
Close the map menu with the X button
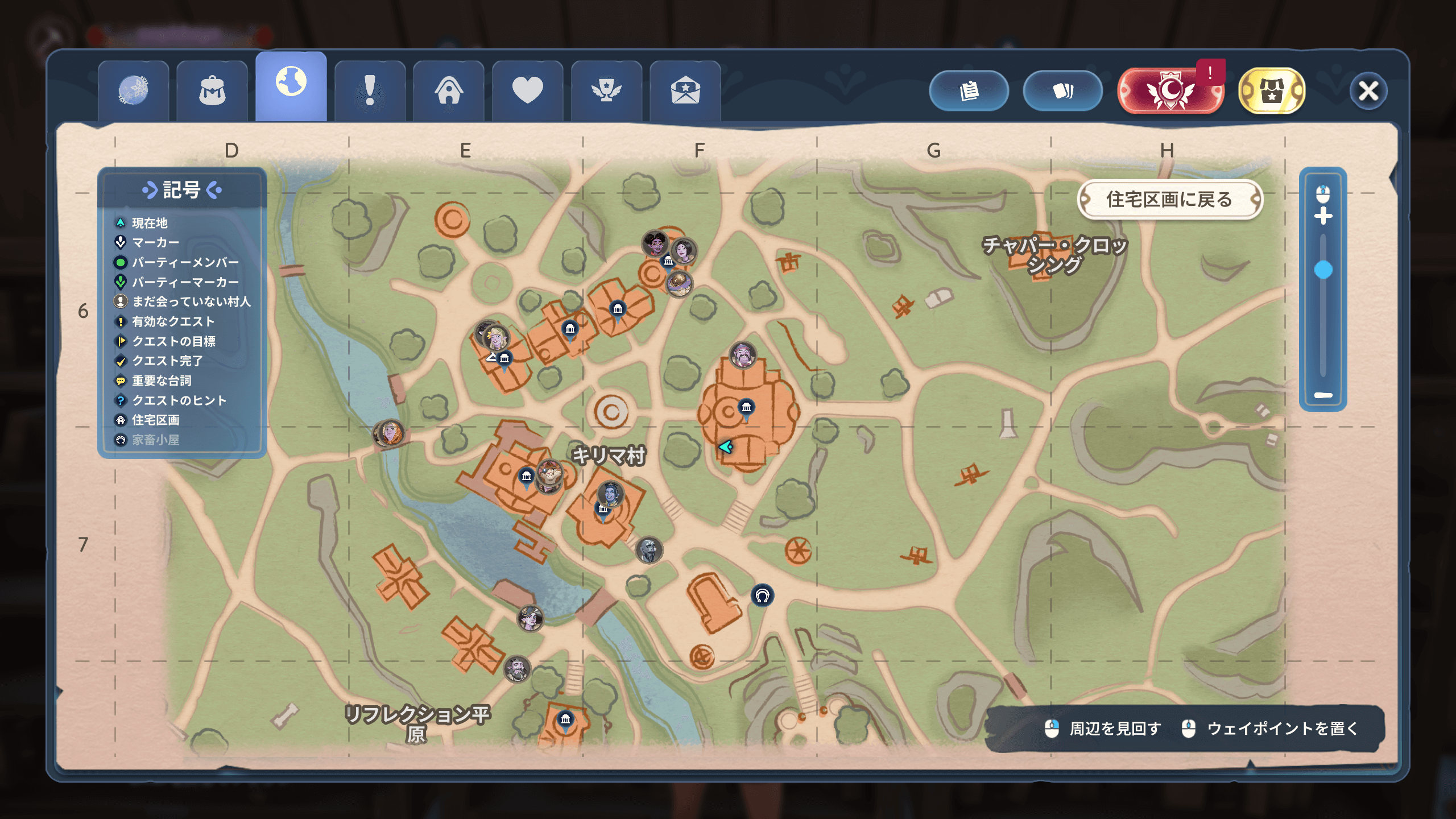tap(1368, 91)
